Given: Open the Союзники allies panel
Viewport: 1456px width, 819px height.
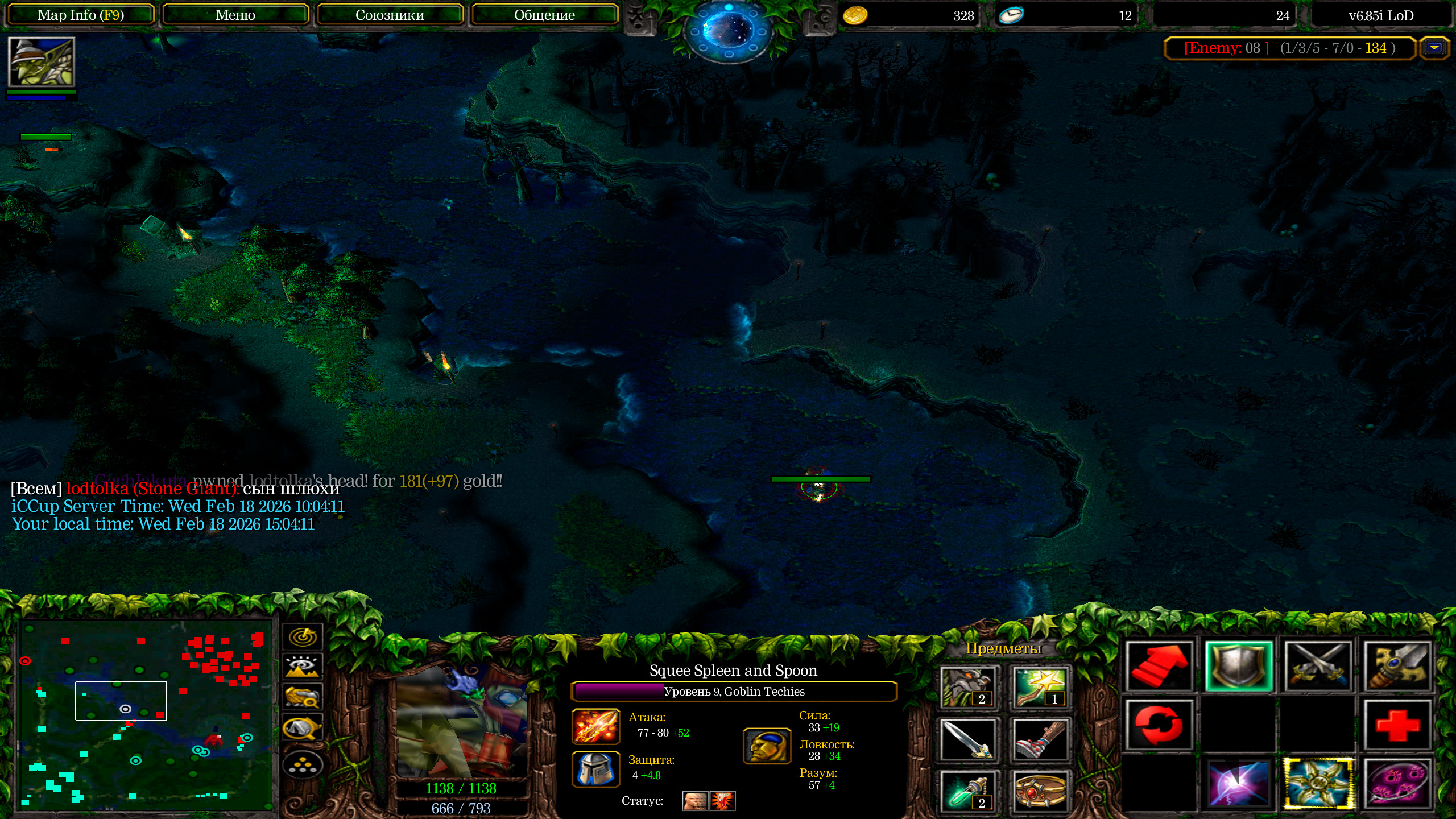Looking at the screenshot, I should coord(390,15).
